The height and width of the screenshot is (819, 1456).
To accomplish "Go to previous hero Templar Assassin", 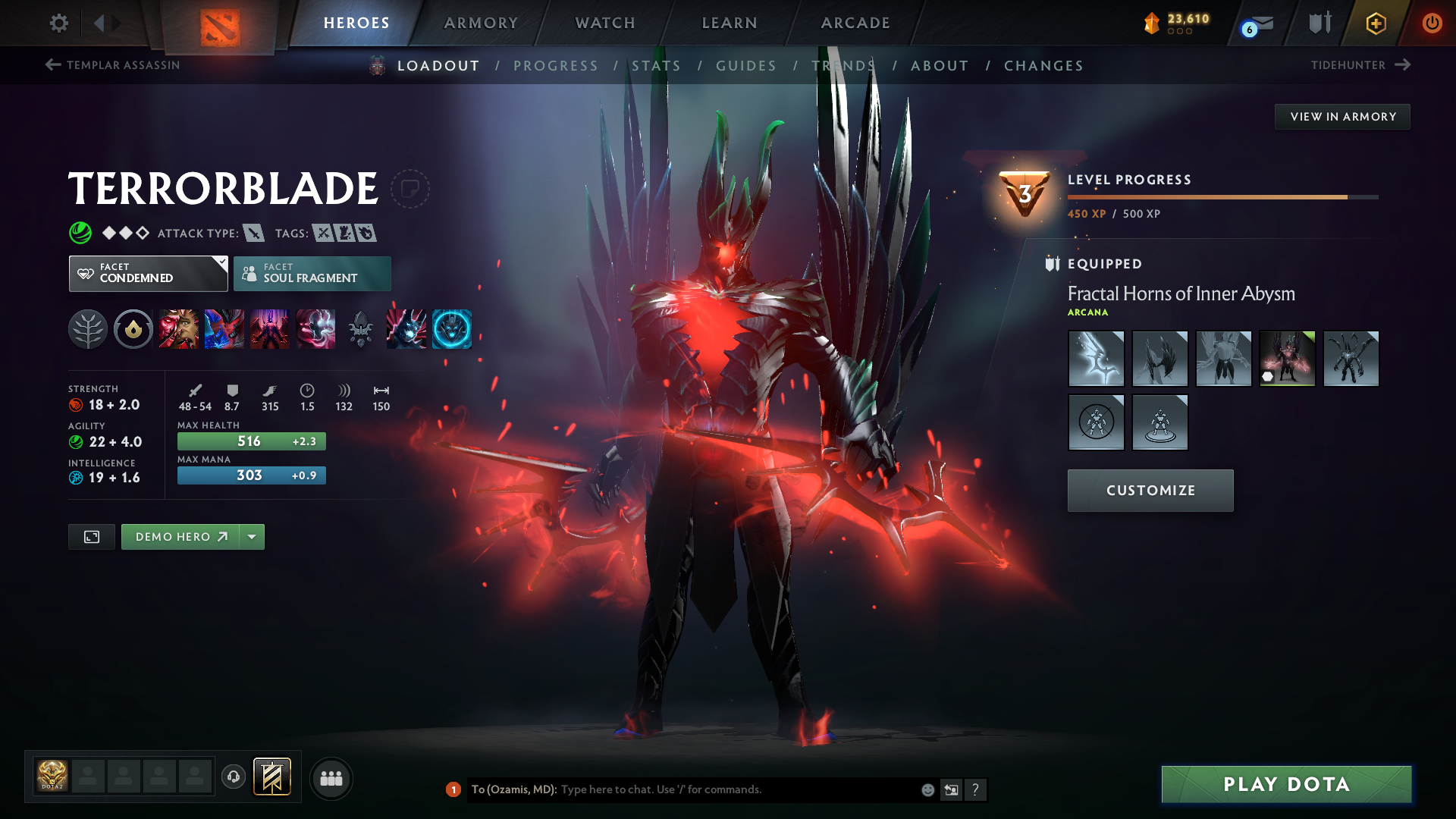I will tap(113, 65).
